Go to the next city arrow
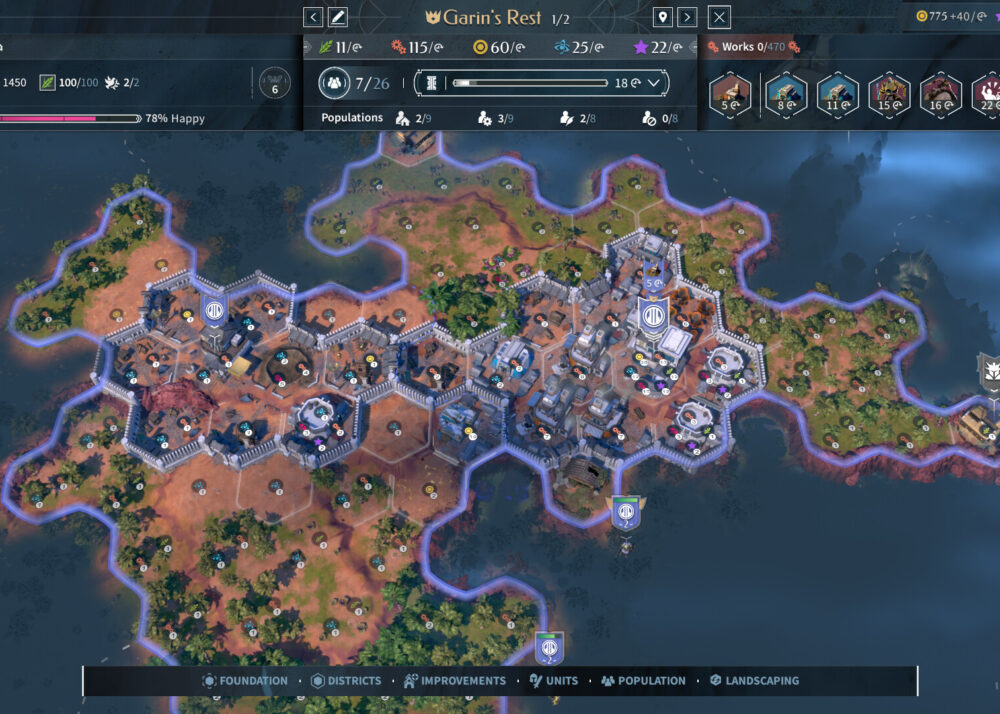 click(x=687, y=17)
